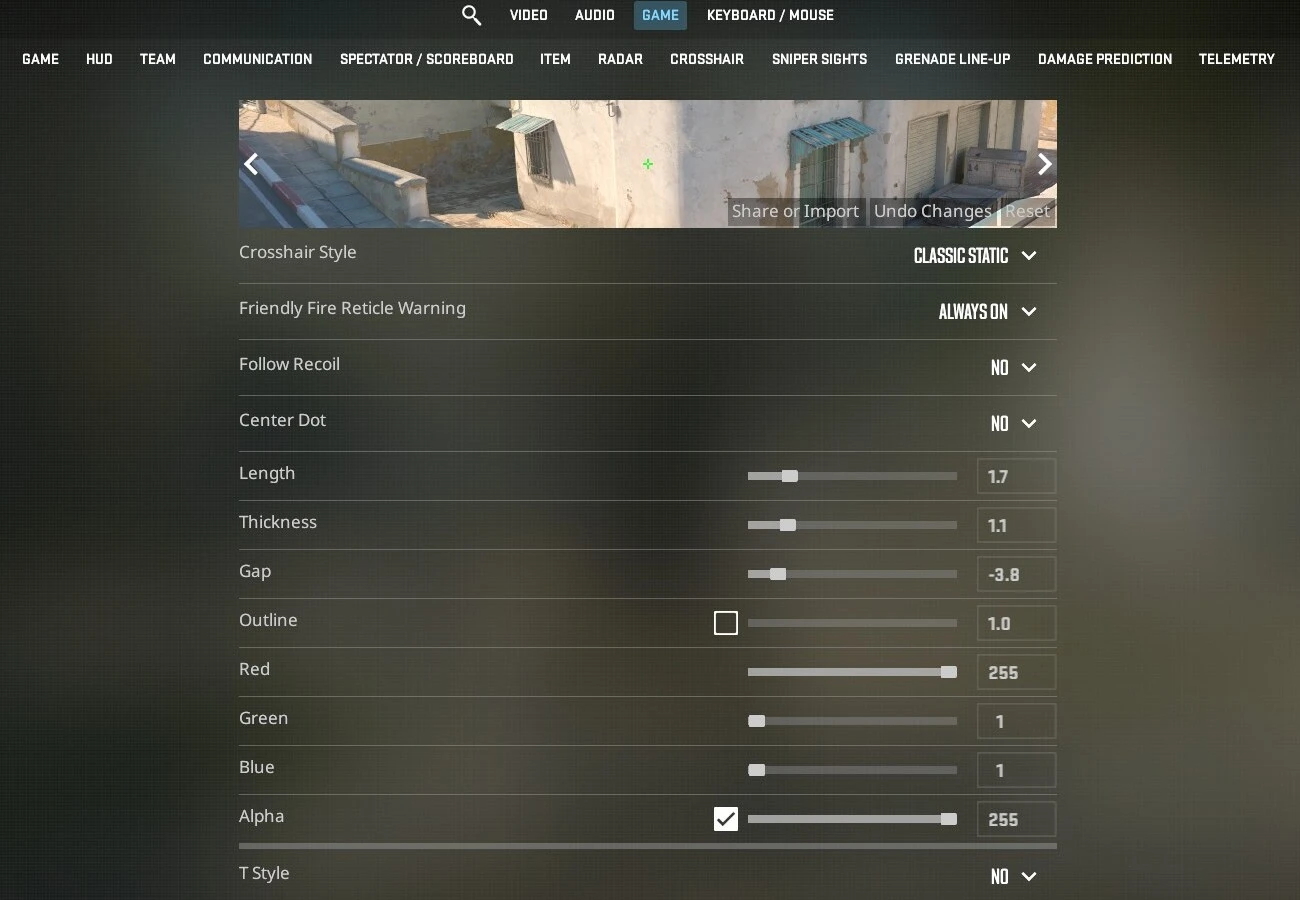Switch to the KEYBOARD / MOUSE tab
The width and height of the screenshot is (1300, 900).
coord(770,15)
